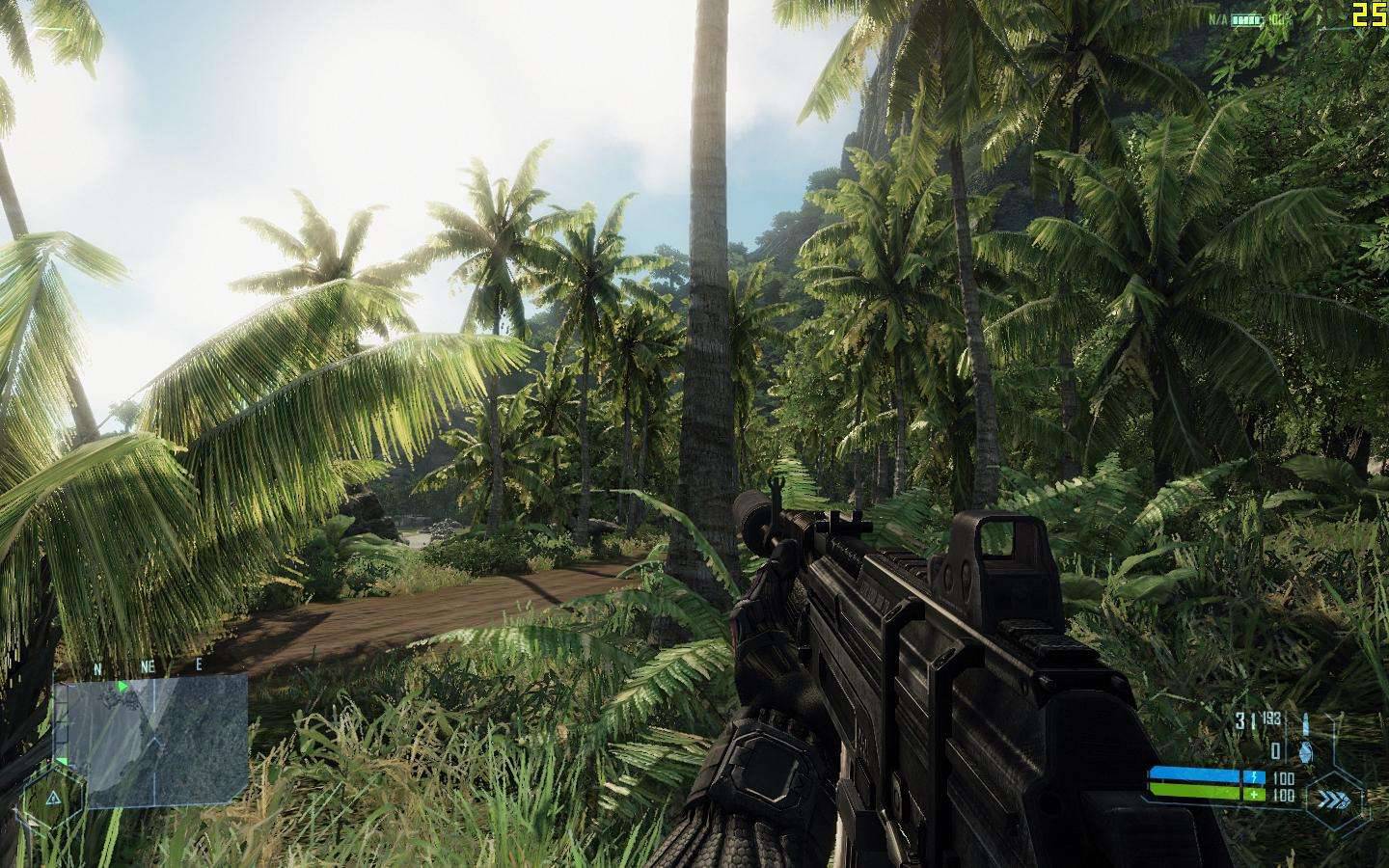
Task: Click the minimap in the HUD
Action: pos(151,739)
